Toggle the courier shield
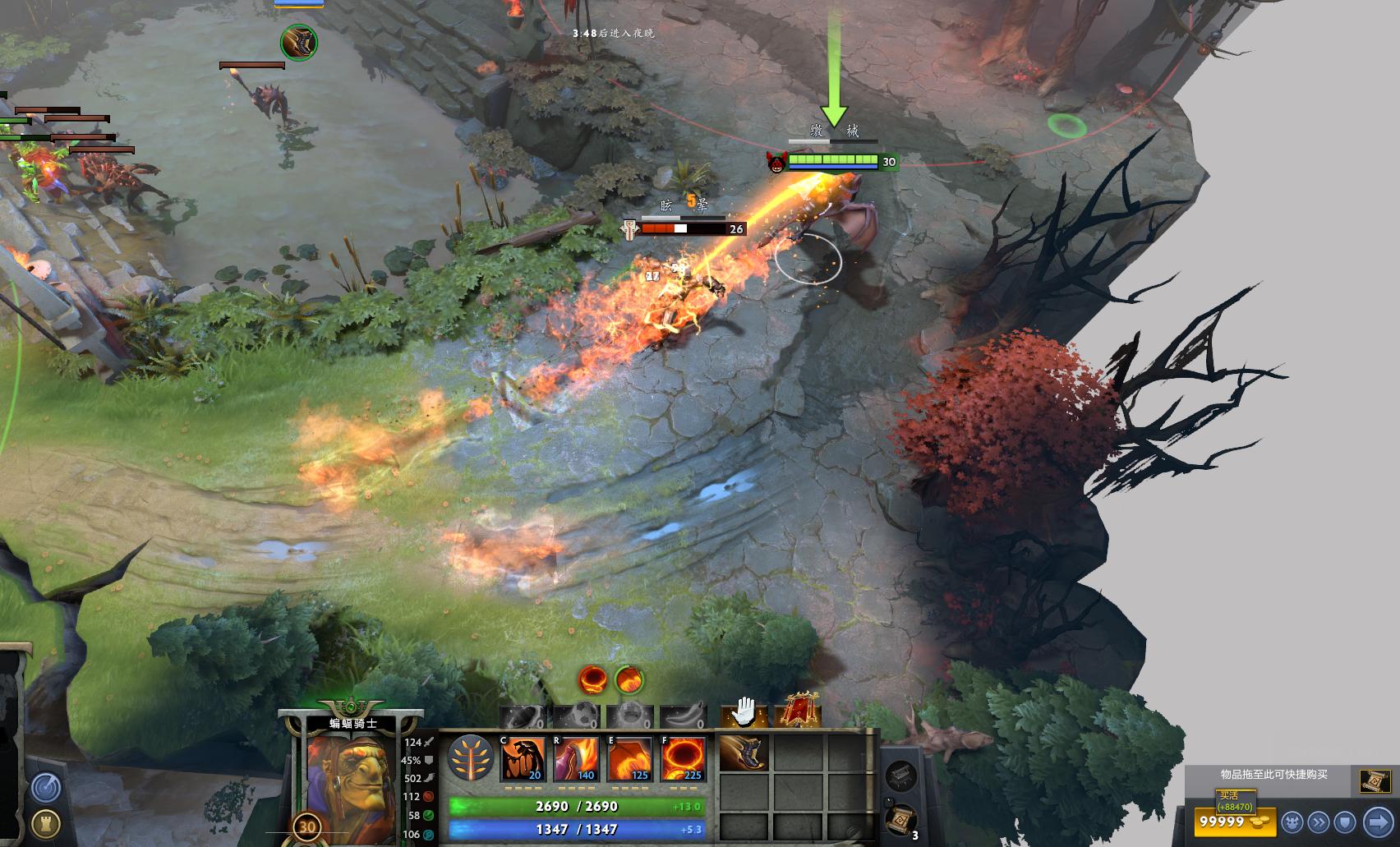Image resolution: width=1400 pixels, height=847 pixels. (1344, 822)
